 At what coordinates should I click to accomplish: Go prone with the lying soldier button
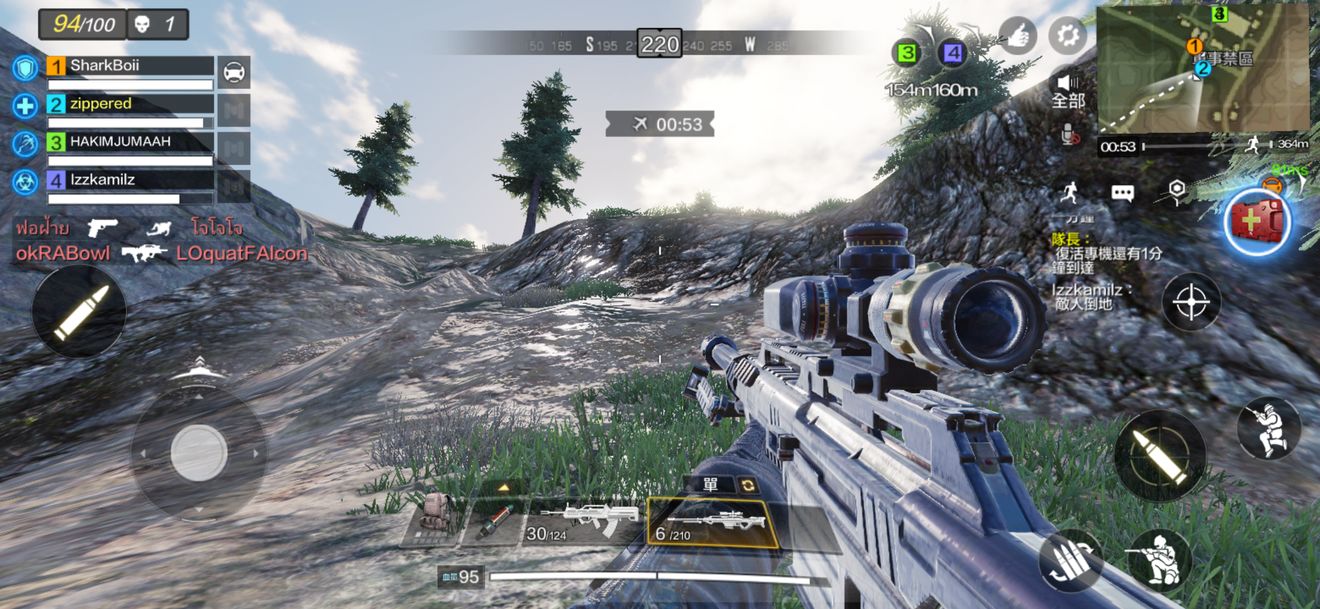(x=1160, y=559)
